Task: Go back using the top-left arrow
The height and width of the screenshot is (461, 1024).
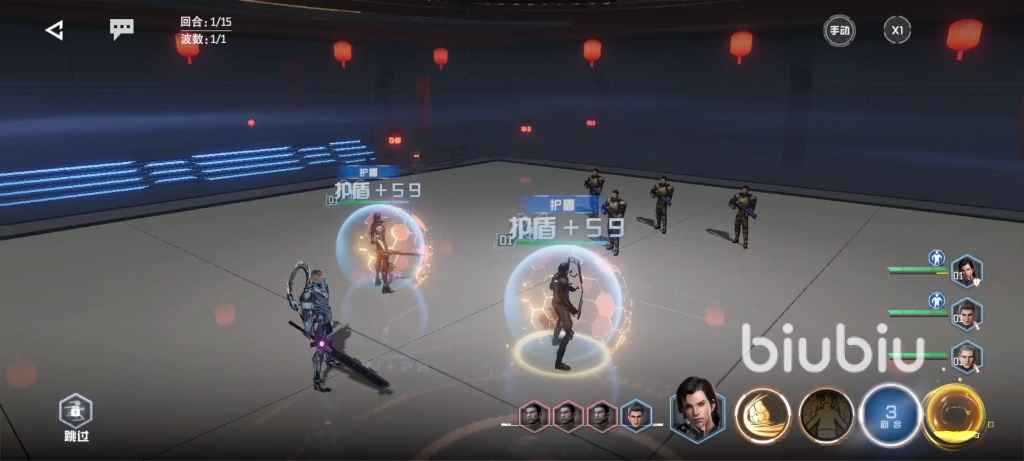Action: coord(54,30)
